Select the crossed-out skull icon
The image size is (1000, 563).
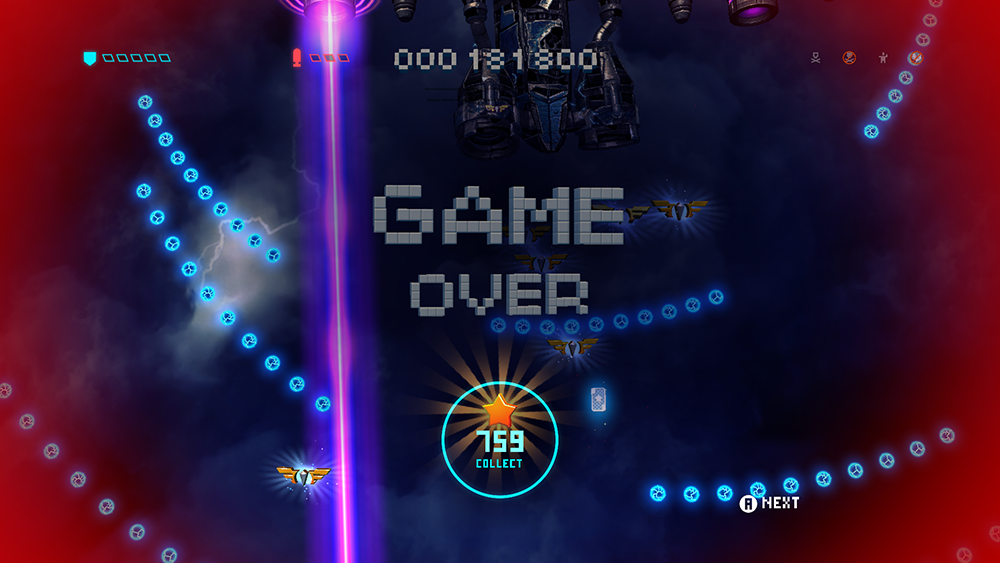849,58
